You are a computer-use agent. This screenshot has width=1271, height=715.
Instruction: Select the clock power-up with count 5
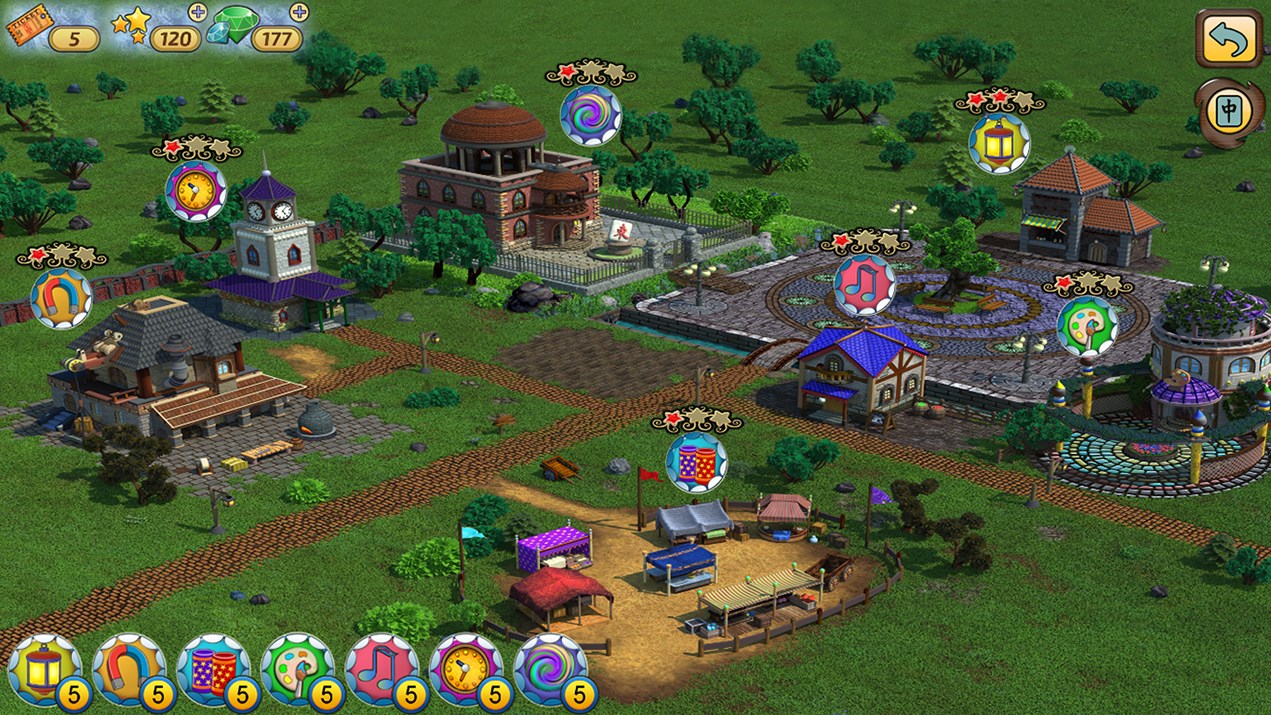[x=466, y=670]
